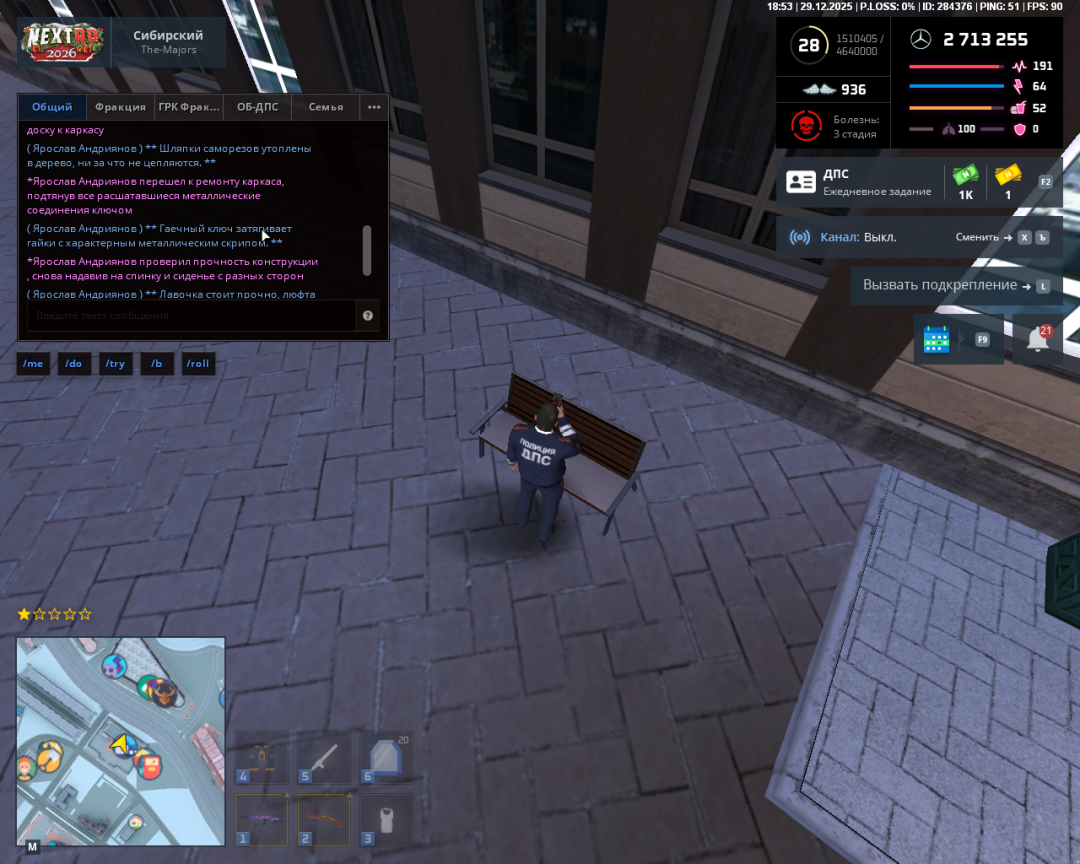Viewport: 1080px width, 864px height.
Task: Open chat help question mark icon
Action: (368, 316)
